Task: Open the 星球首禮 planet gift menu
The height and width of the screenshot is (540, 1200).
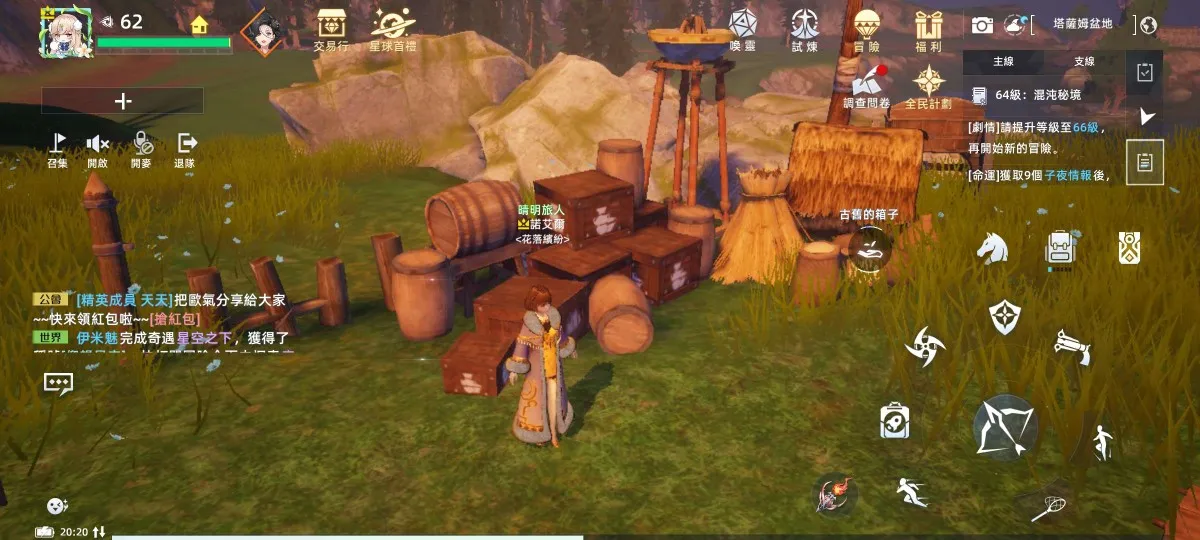Action: [391, 27]
